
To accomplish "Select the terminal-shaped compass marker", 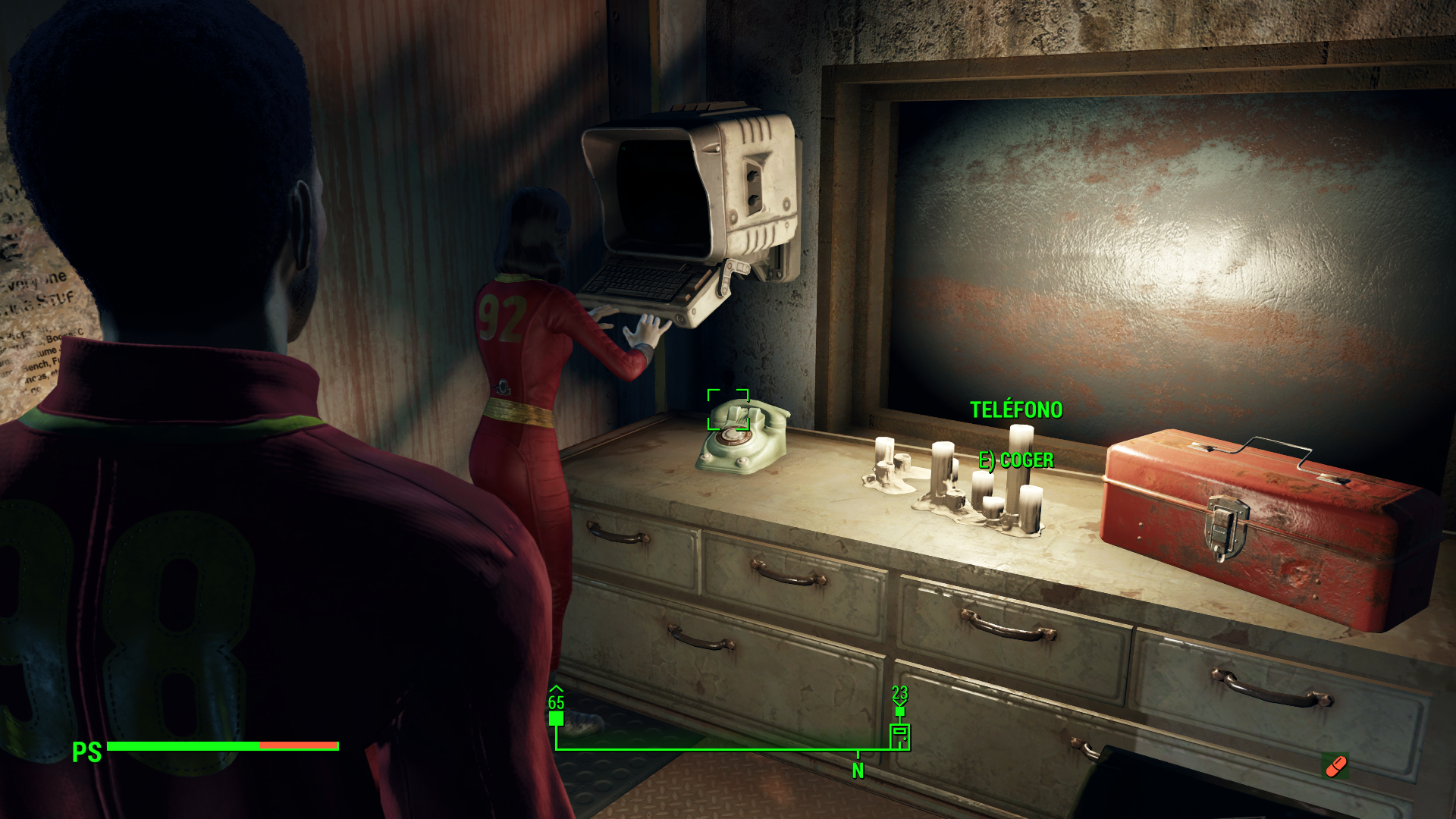I will (899, 736).
